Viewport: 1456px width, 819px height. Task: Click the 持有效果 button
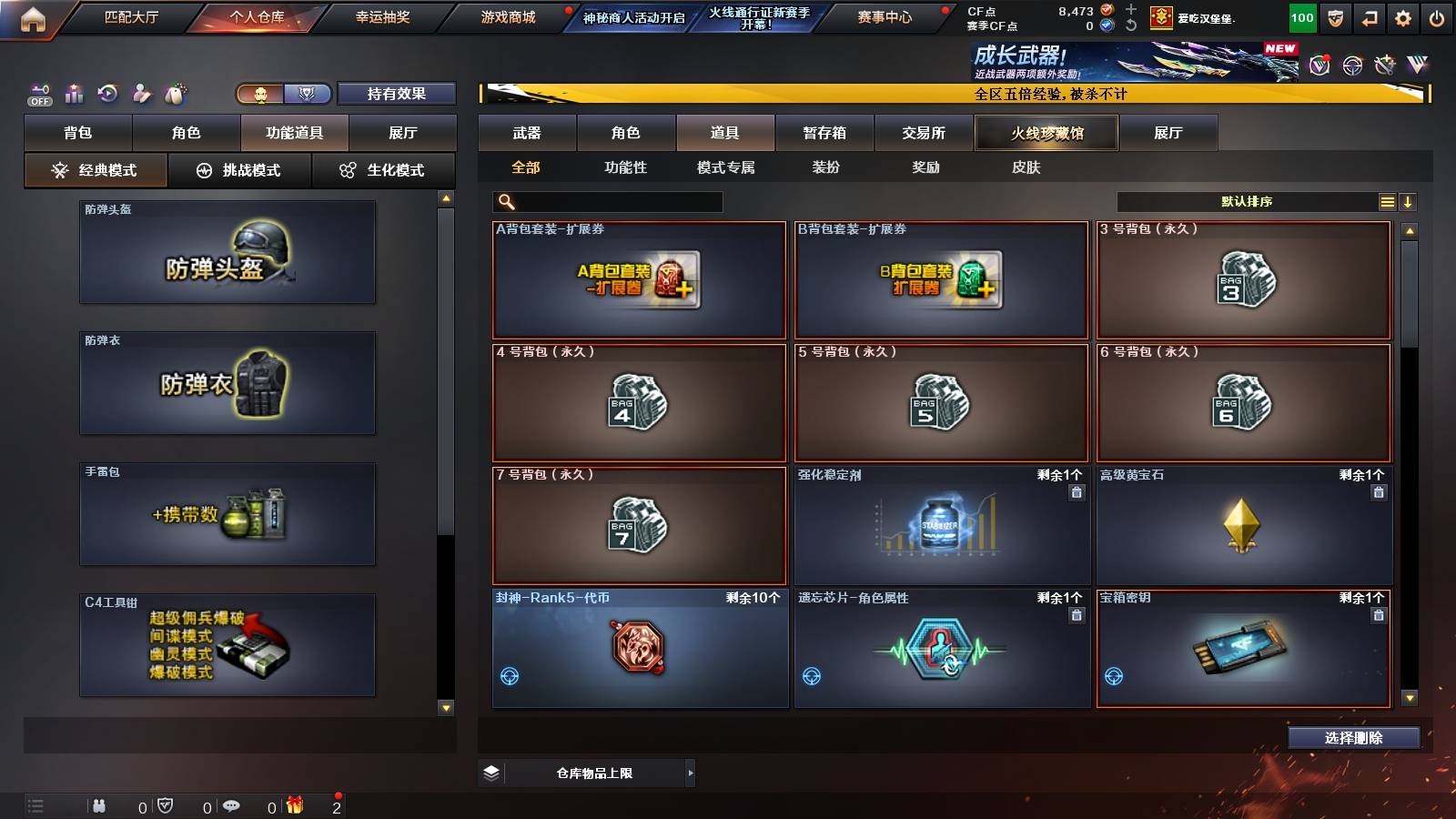tap(398, 93)
